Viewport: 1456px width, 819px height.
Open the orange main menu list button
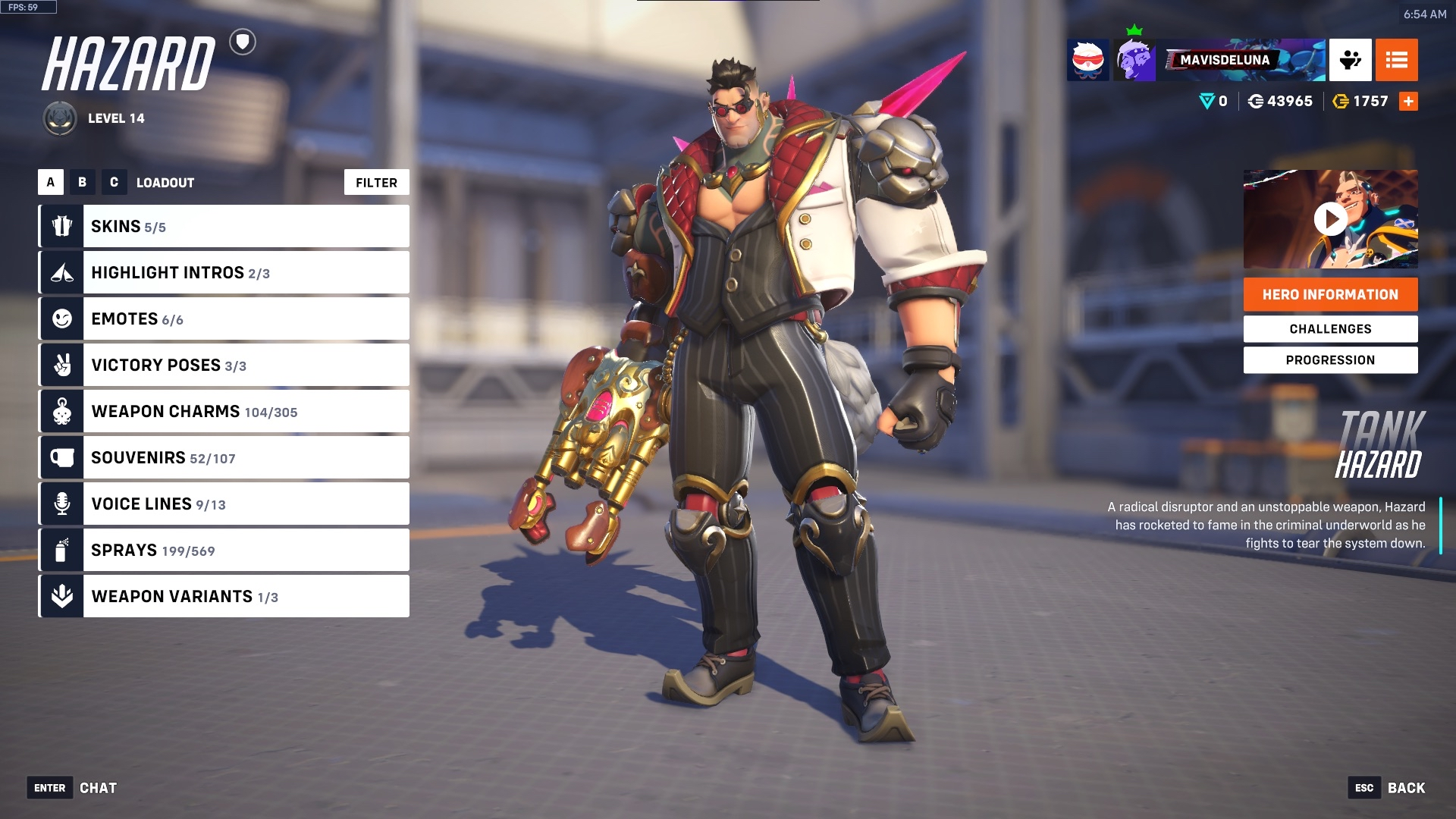[1396, 60]
